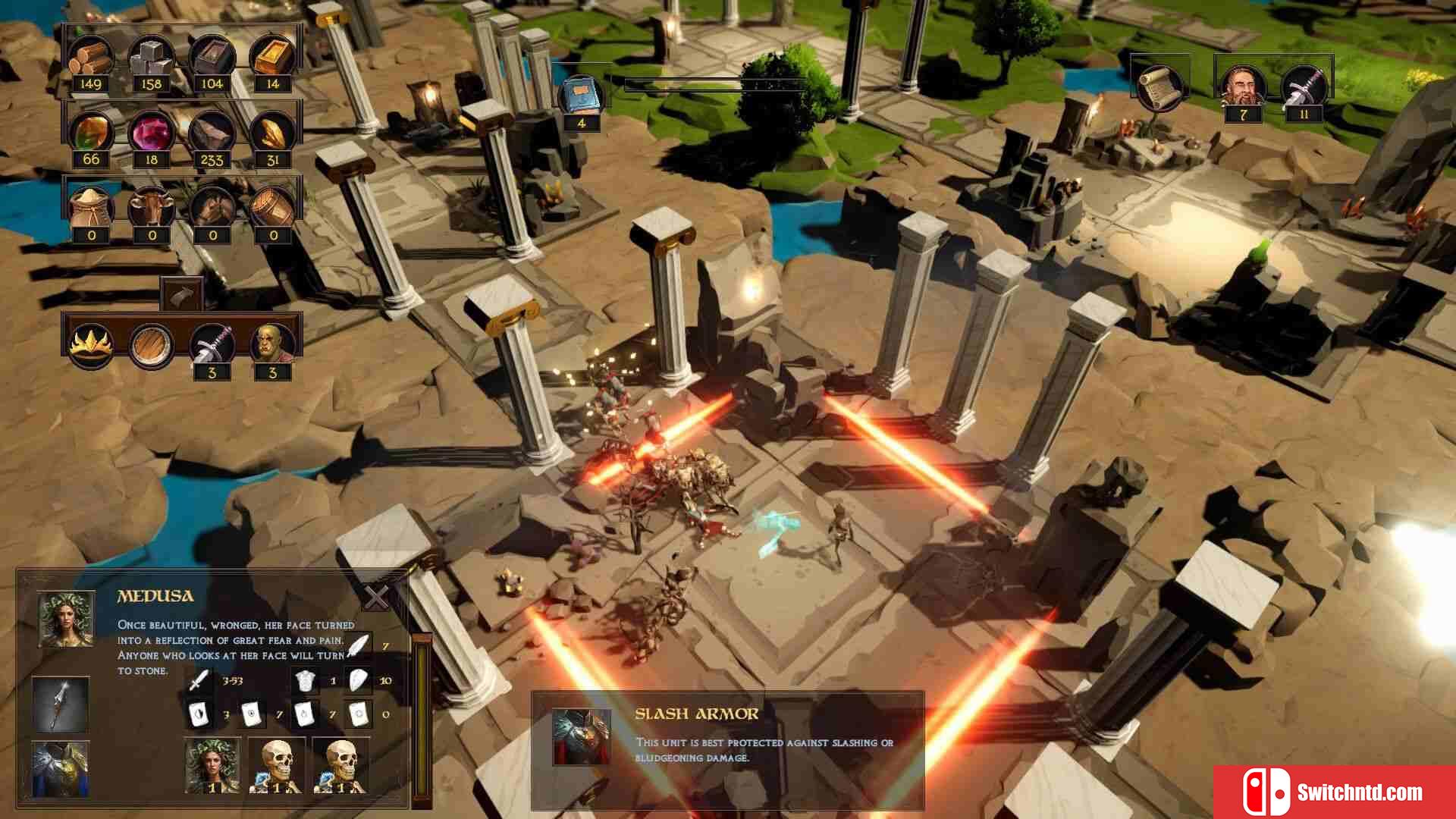
Task: Click the large Medusa portrait beside her name
Action: point(67,619)
